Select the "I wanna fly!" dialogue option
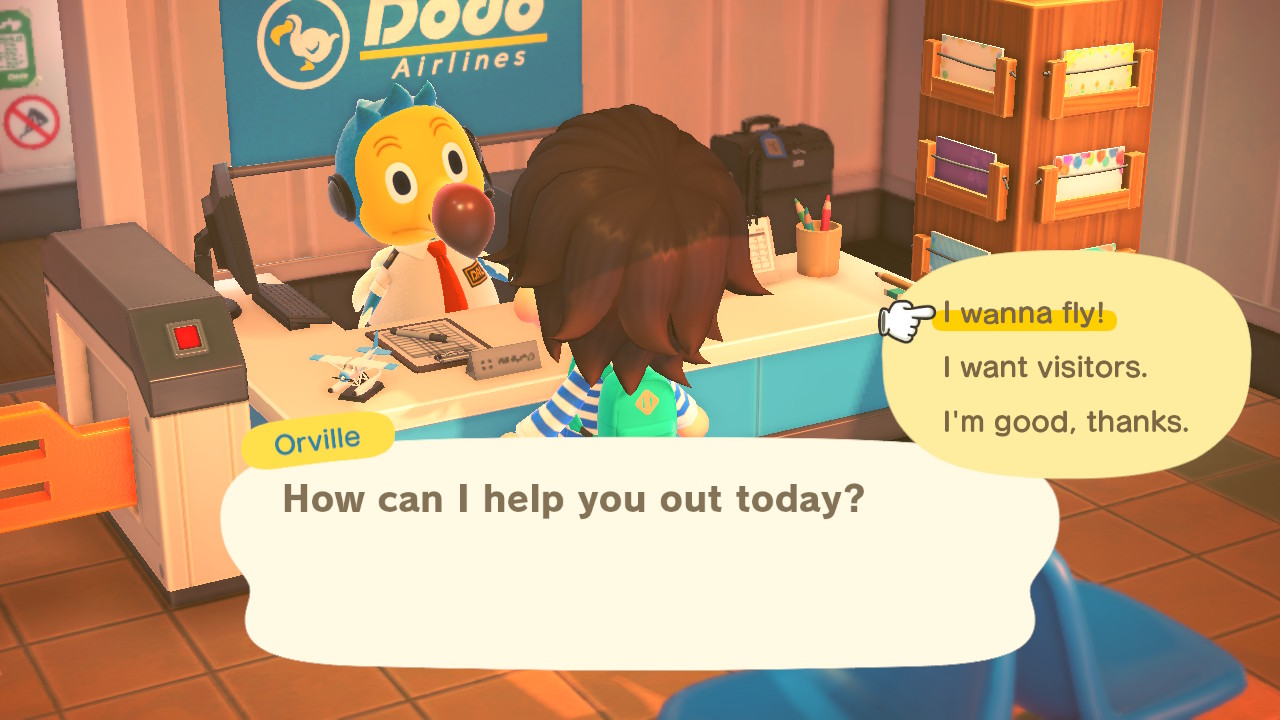 coord(1023,313)
